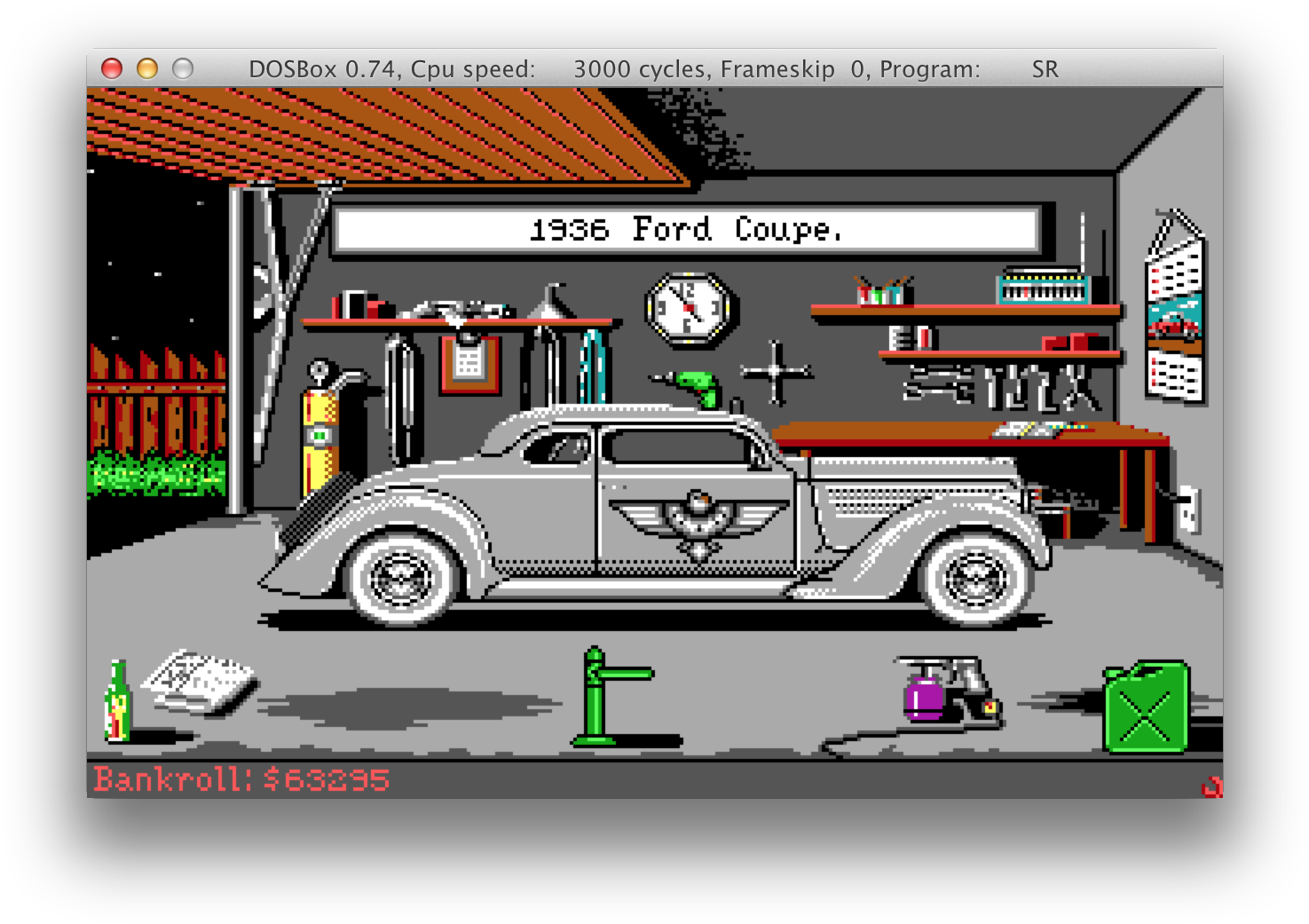Open the newspaper on the garage floor
Screen dimensions: 1309x924
(x=201, y=682)
